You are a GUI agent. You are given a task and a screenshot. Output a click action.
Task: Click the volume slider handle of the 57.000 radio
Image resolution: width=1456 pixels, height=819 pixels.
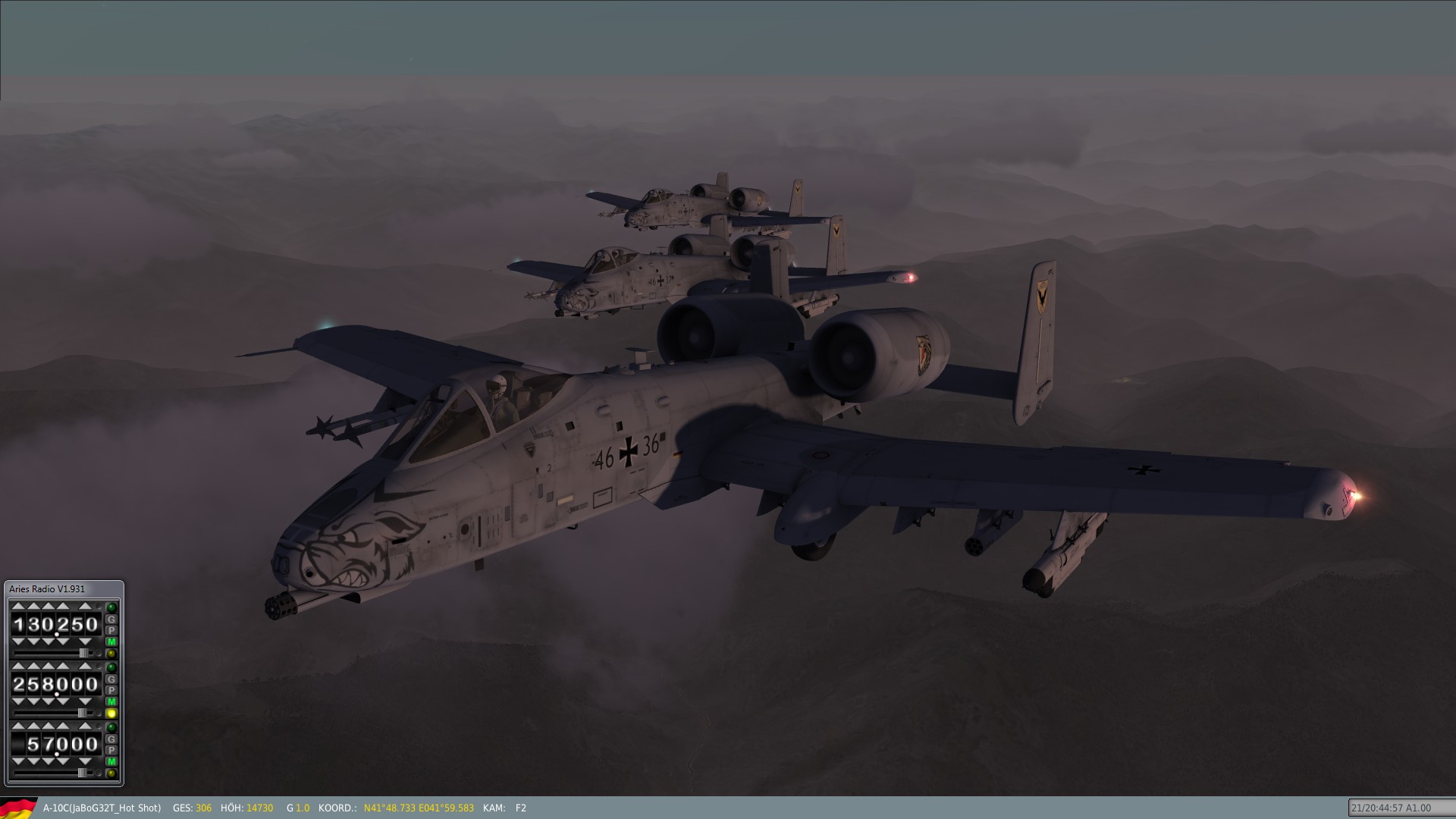point(82,773)
